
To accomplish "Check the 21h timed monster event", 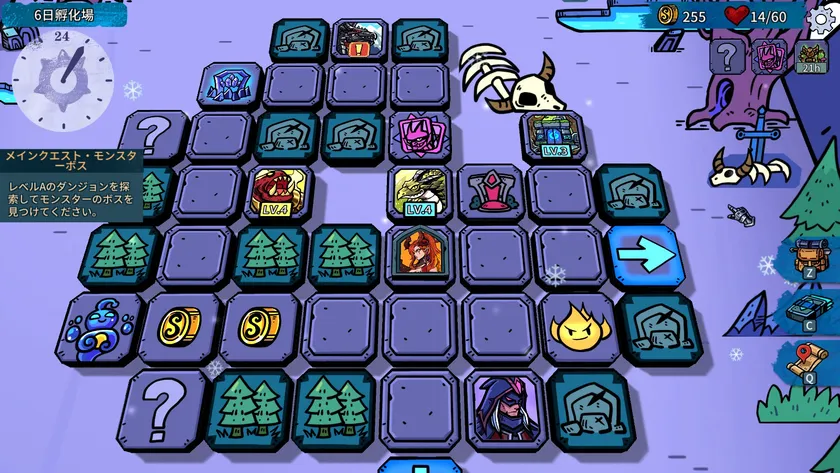I will 812,55.
